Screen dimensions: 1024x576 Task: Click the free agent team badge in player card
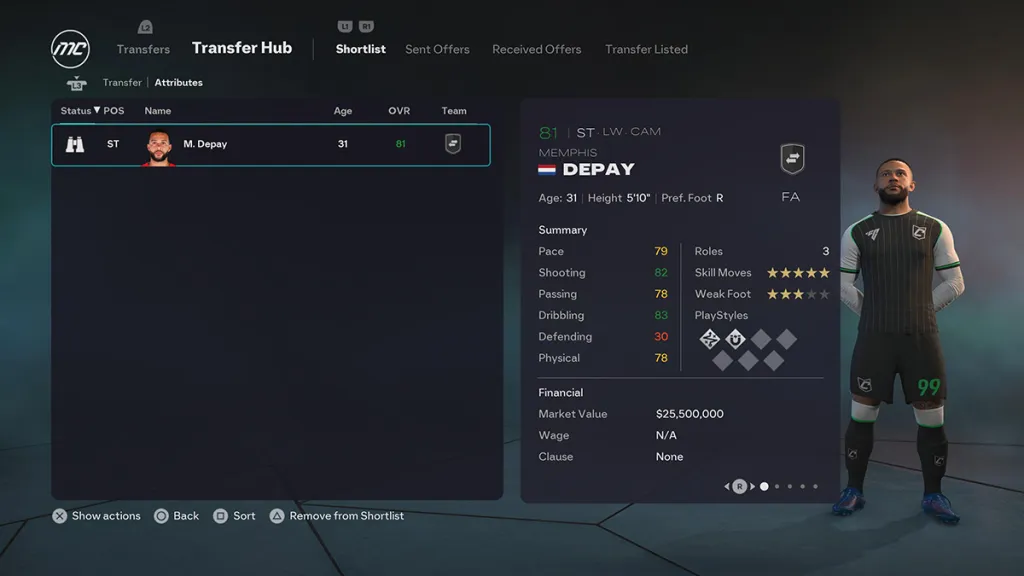point(792,159)
